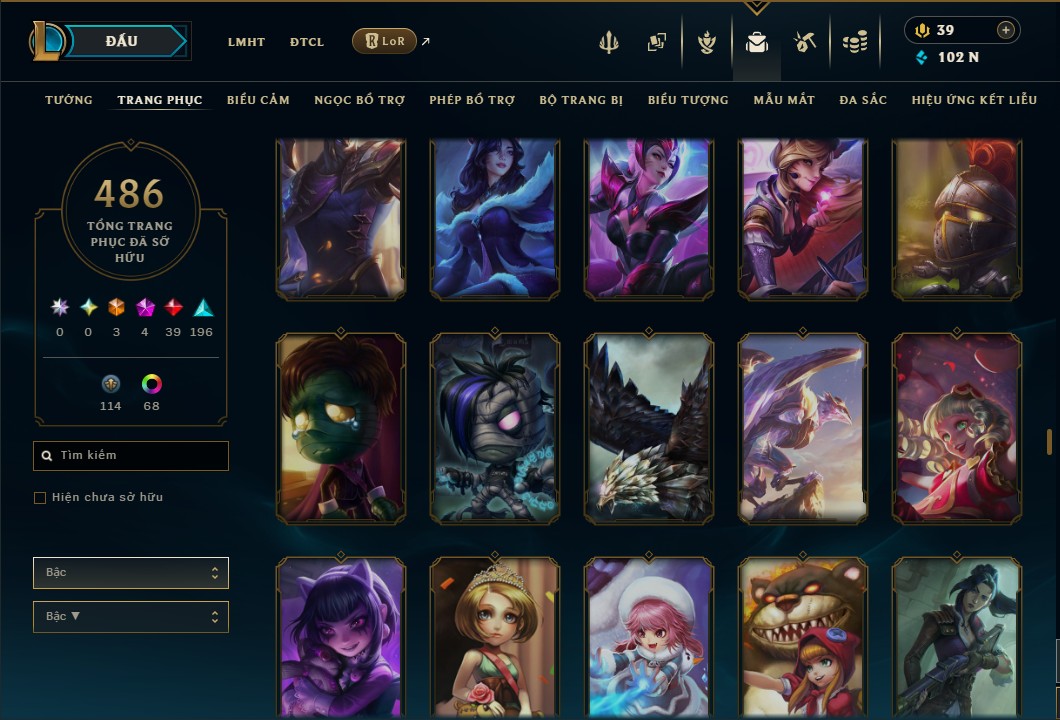Open the trident clash icon
This screenshot has height=720, width=1060.
[610, 42]
